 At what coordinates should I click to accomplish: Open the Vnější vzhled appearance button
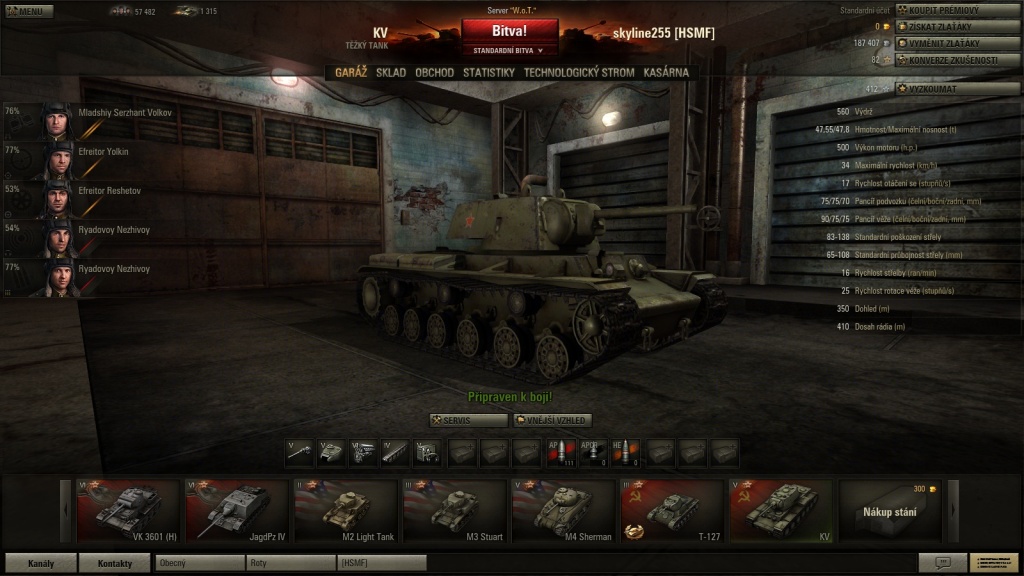[x=553, y=421]
